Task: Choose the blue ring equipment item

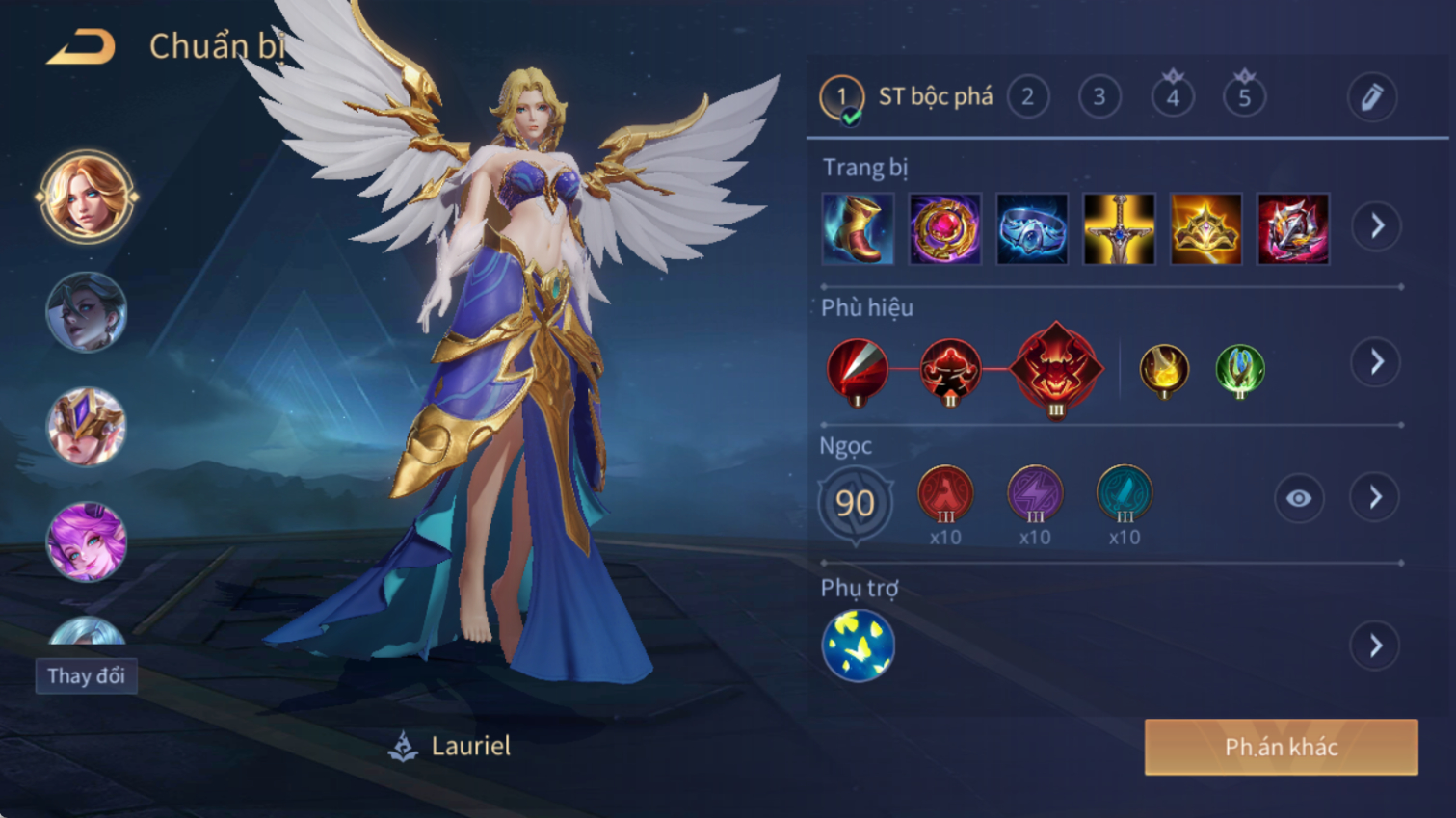Action: [1032, 229]
